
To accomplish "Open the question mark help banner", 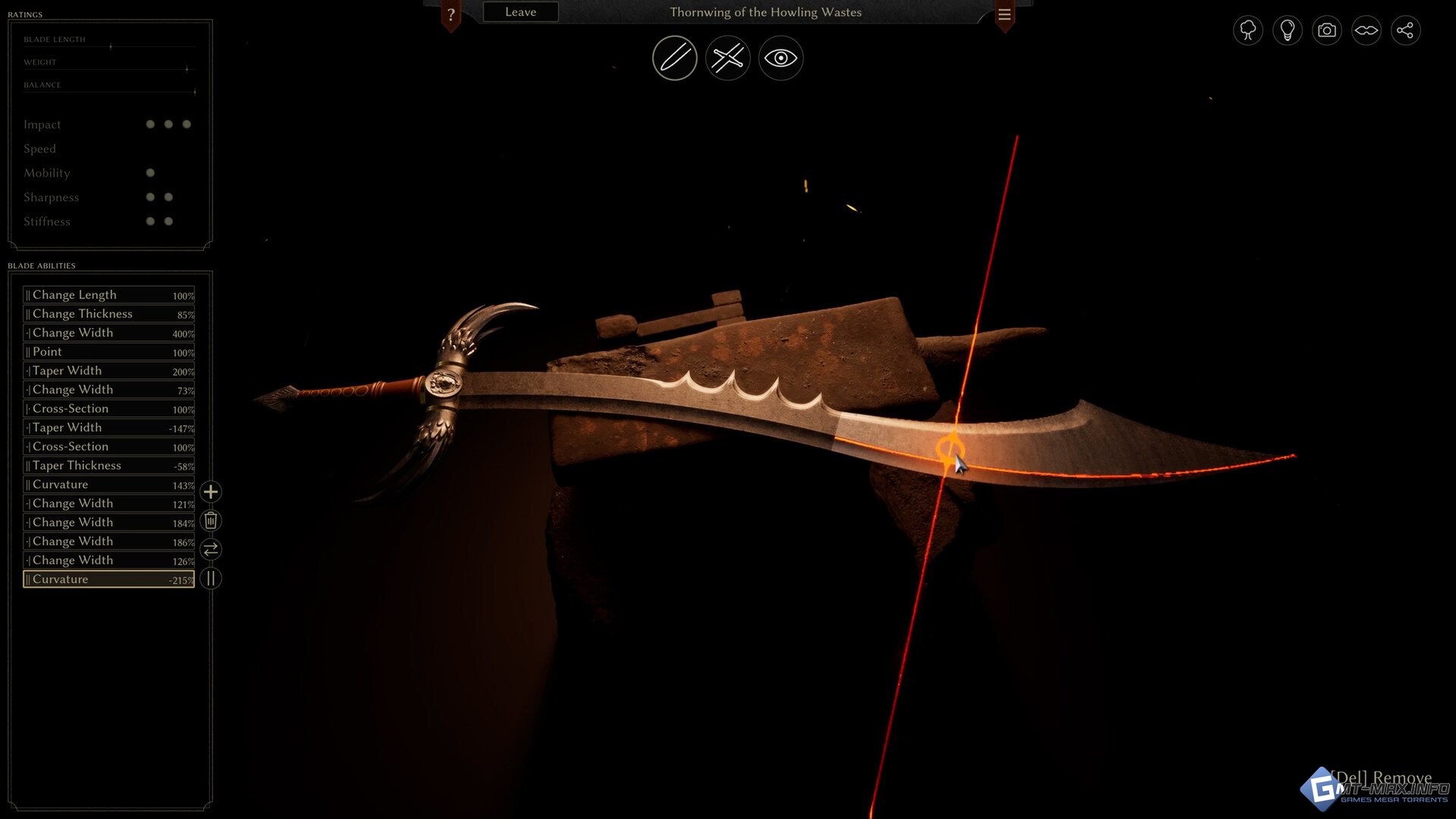I will tap(451, 14).
